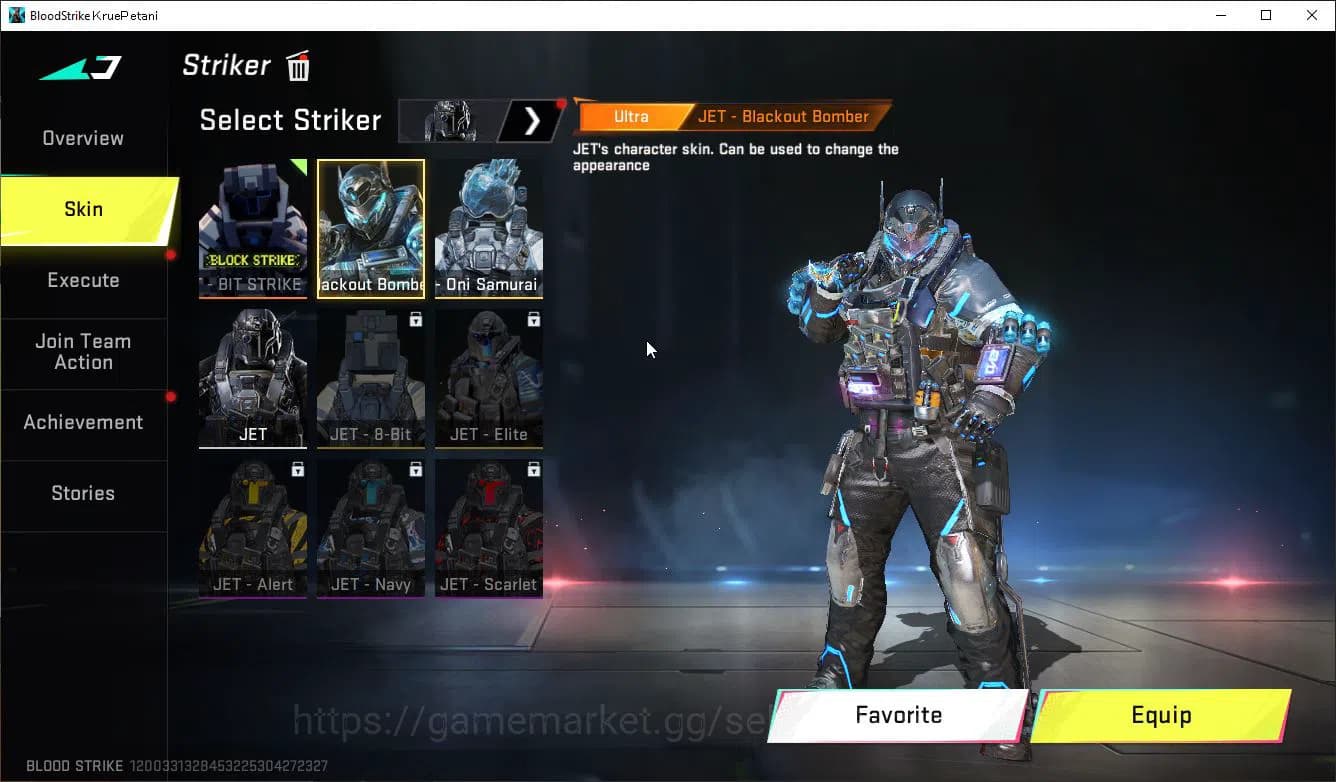Equip the selected skin
This screenshot has height=782, width=1336.
pyautogui.click(x=1162, y=715)
